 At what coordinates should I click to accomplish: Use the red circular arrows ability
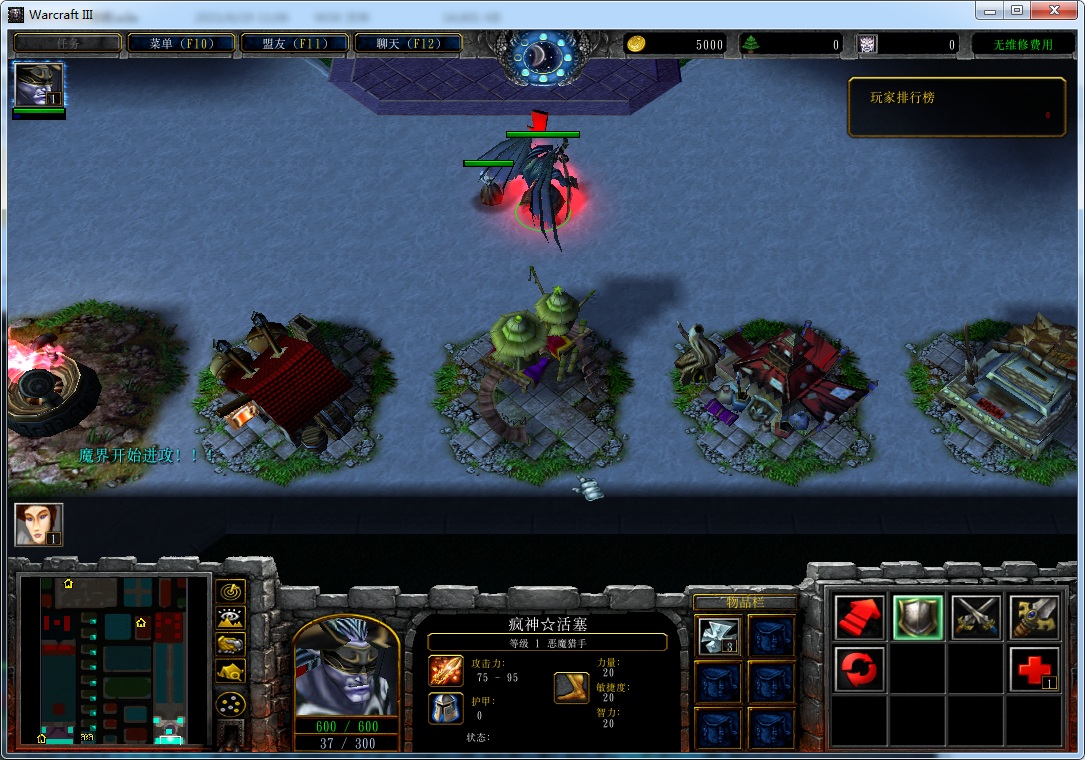point(859,669)
